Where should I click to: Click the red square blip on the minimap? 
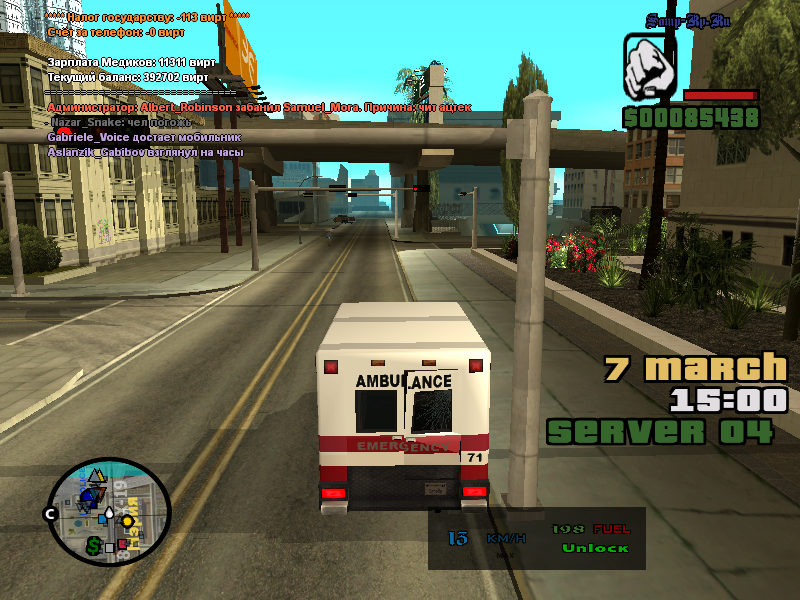123,545
